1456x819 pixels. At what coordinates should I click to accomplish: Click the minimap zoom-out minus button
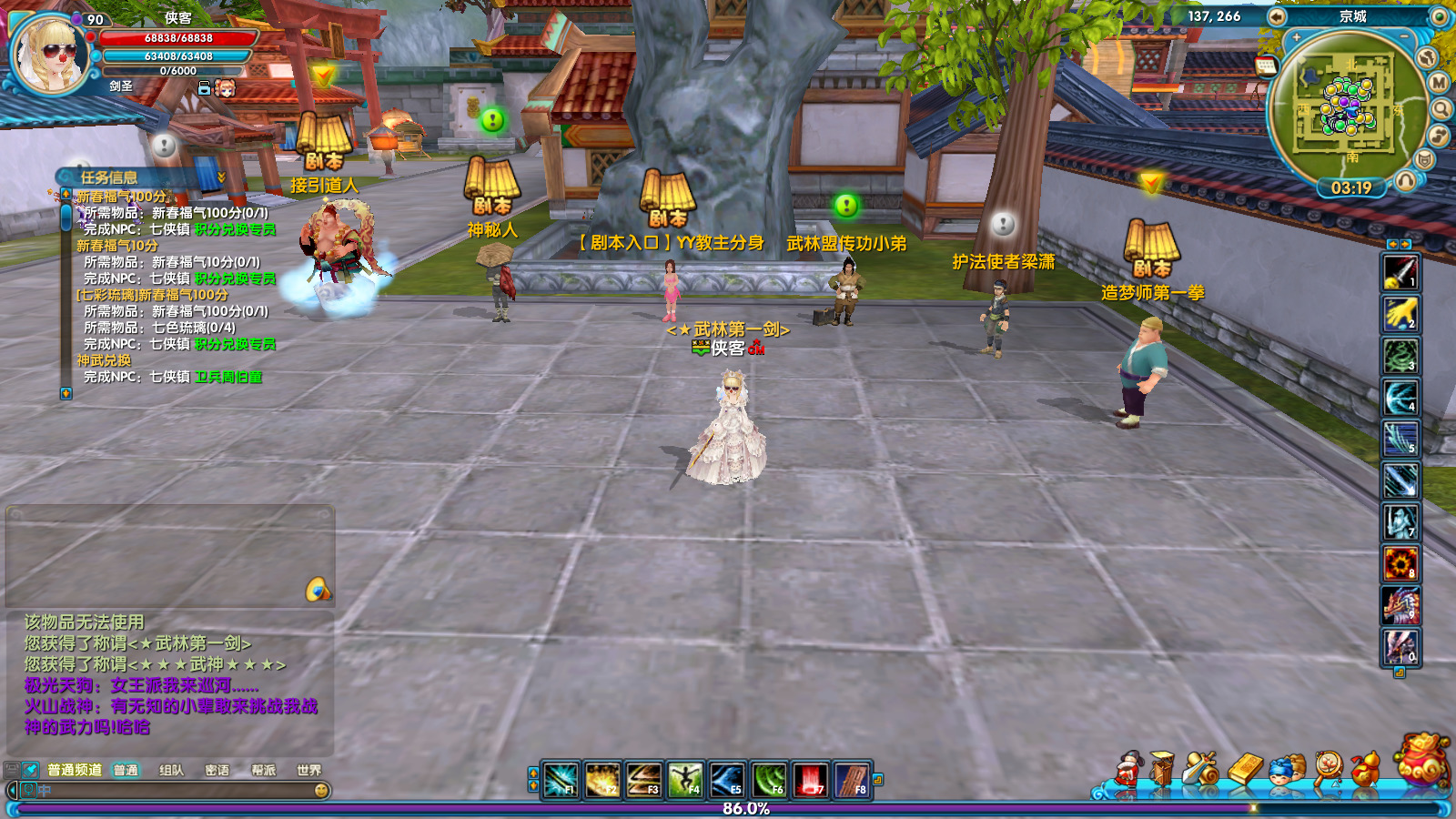(x=1404, y=37)
